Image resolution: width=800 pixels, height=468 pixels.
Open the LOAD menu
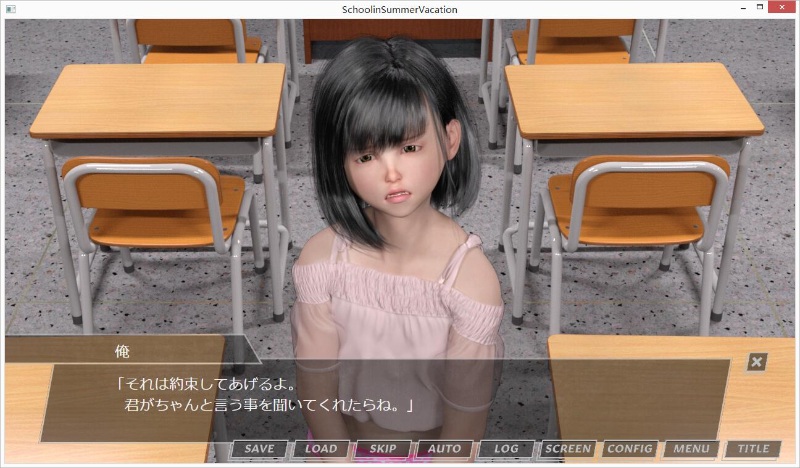[x=321, y=450]
